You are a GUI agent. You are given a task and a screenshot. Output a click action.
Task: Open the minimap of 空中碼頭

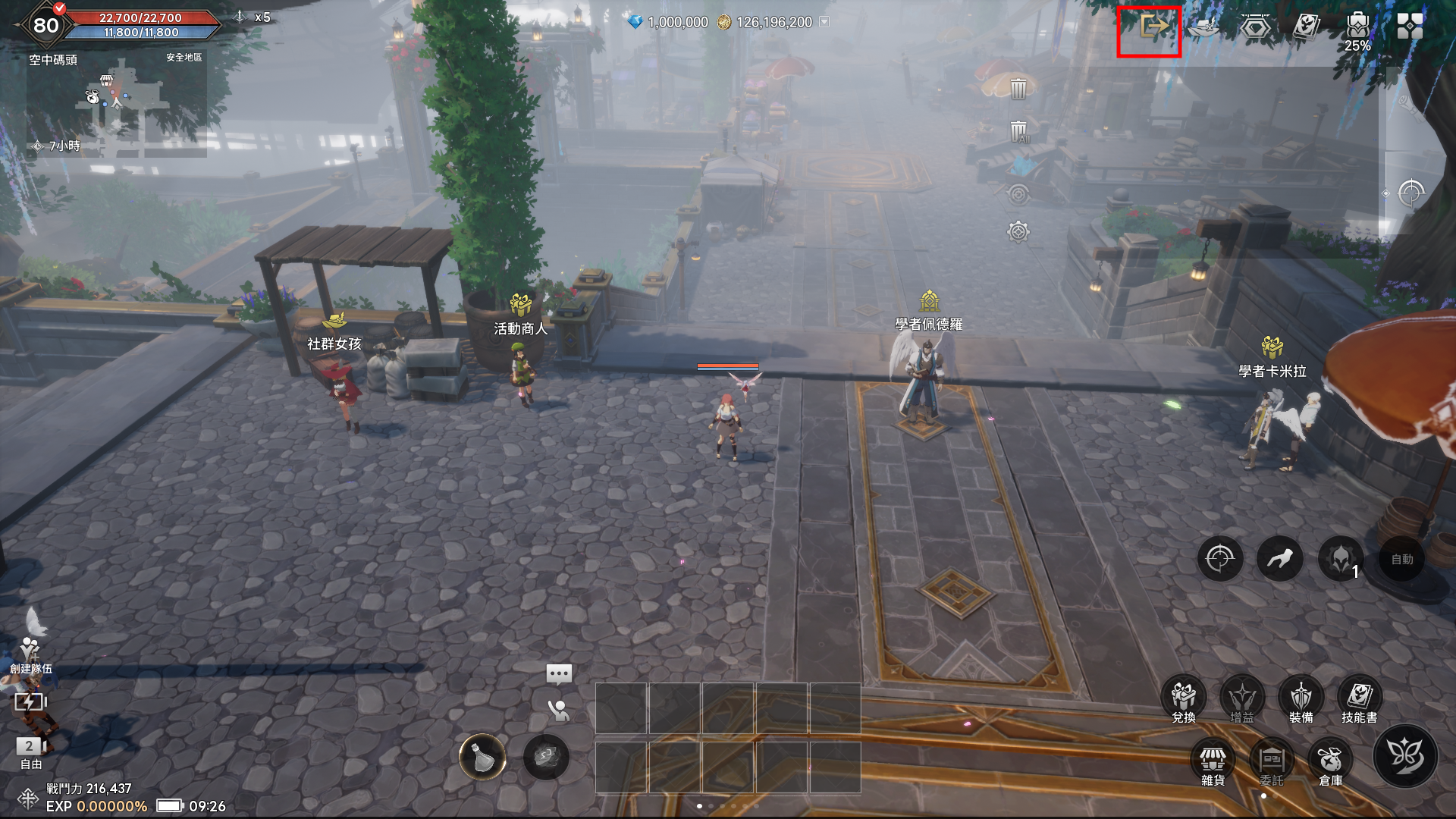[118, 106]
